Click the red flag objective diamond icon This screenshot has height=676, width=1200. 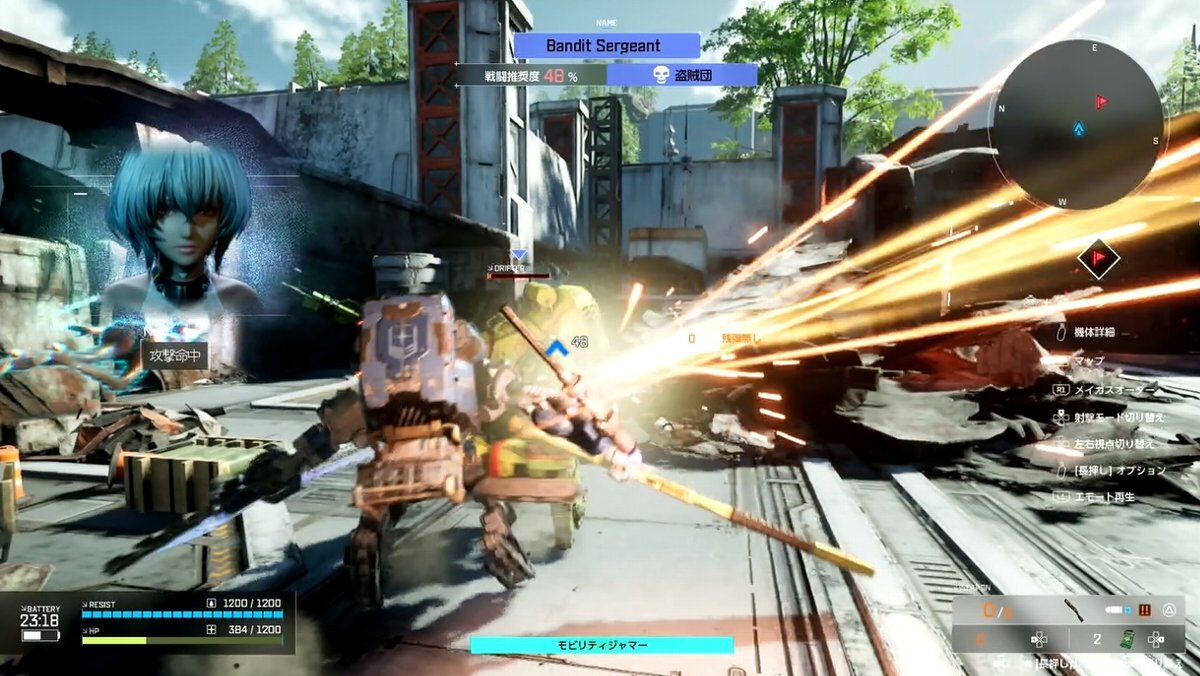coord(1098,260)
